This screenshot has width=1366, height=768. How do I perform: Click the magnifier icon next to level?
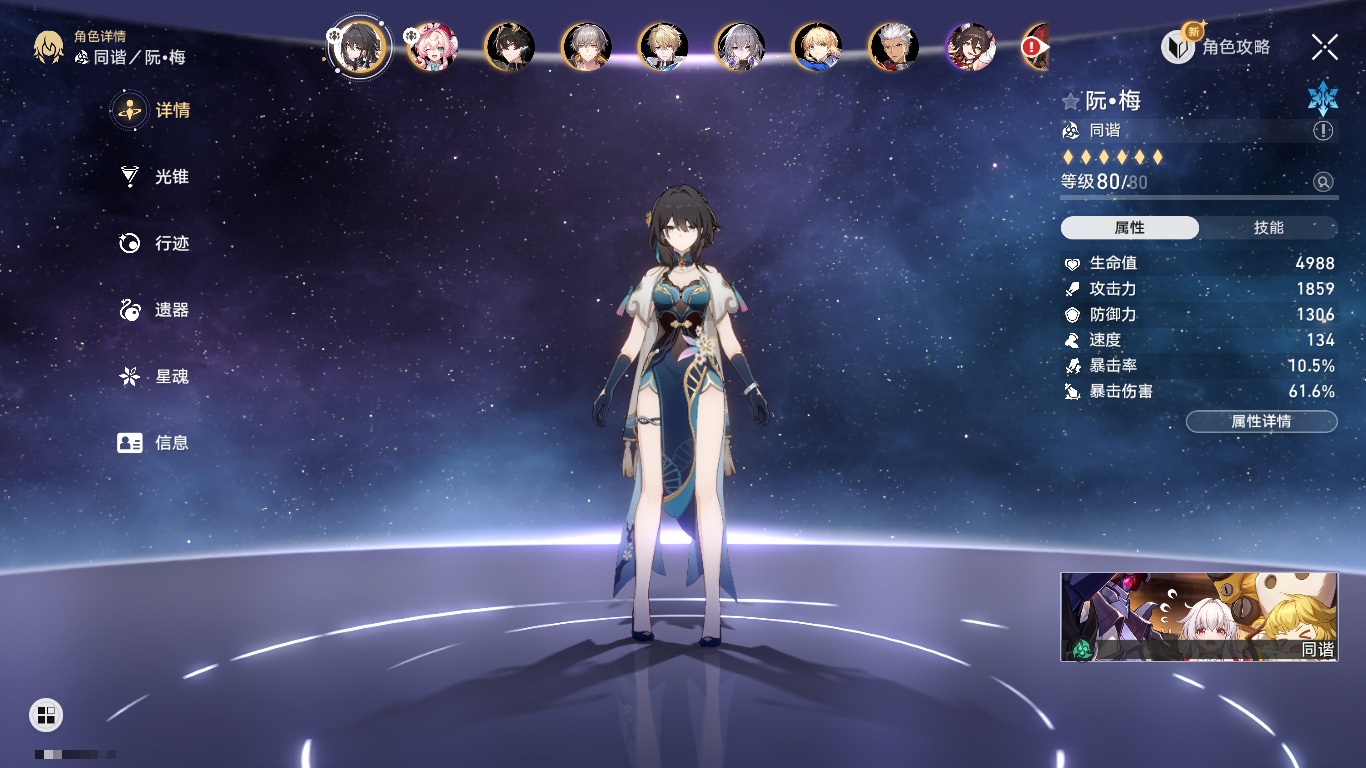(1323, 182)
